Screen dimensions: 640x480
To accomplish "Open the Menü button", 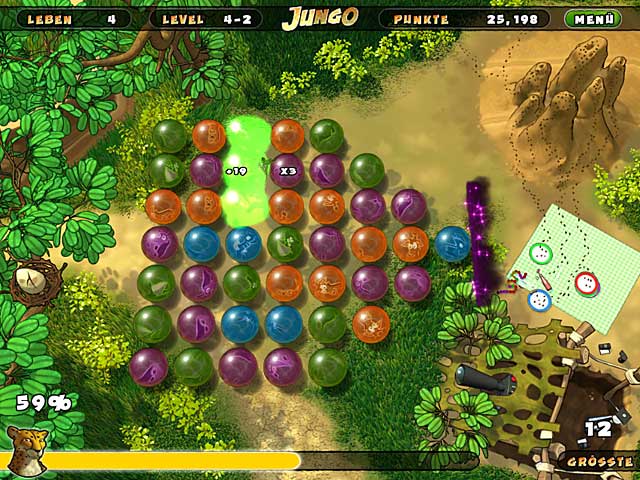I will pos(593,18).
